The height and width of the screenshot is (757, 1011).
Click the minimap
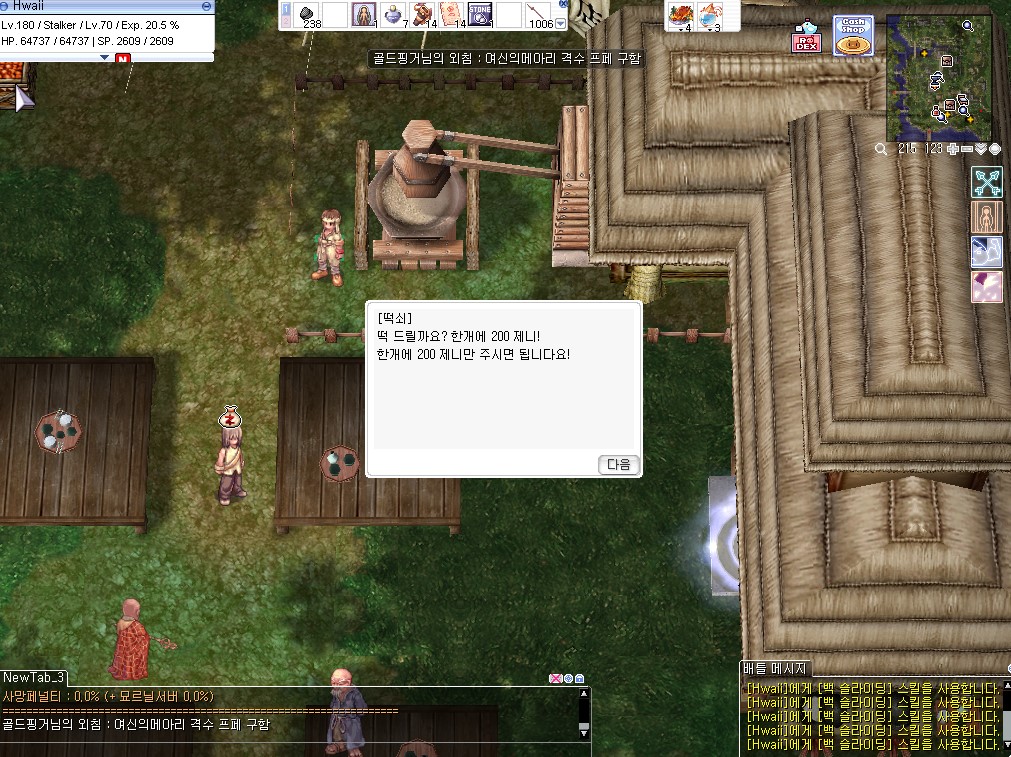[x=938, y=77]
